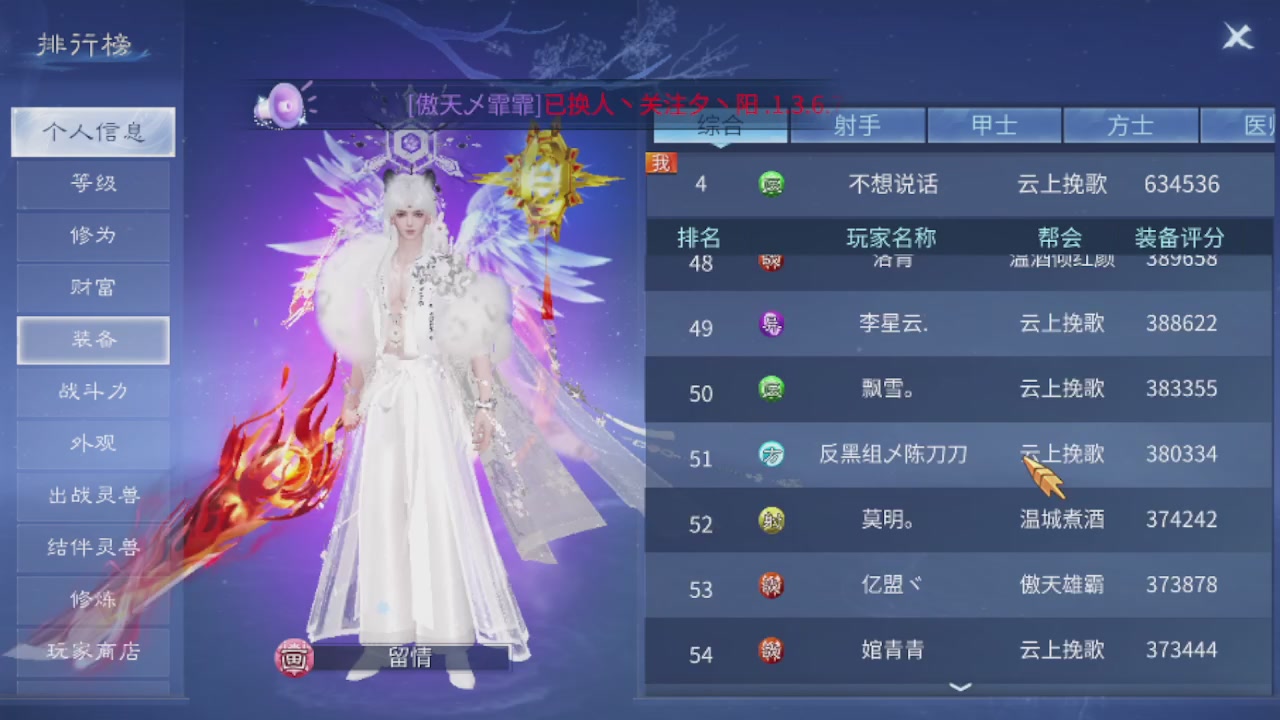Click the purple class icon next to 李星云
The width and height of the screenshot is (1280, 720).
click(x=771, y=324)
